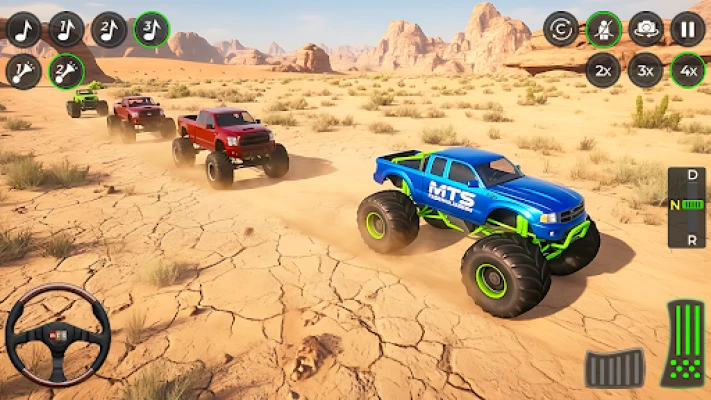This screenshot has width=711, height=400.
Task: Tap the steering wheel control
Action: click(58, 334)
